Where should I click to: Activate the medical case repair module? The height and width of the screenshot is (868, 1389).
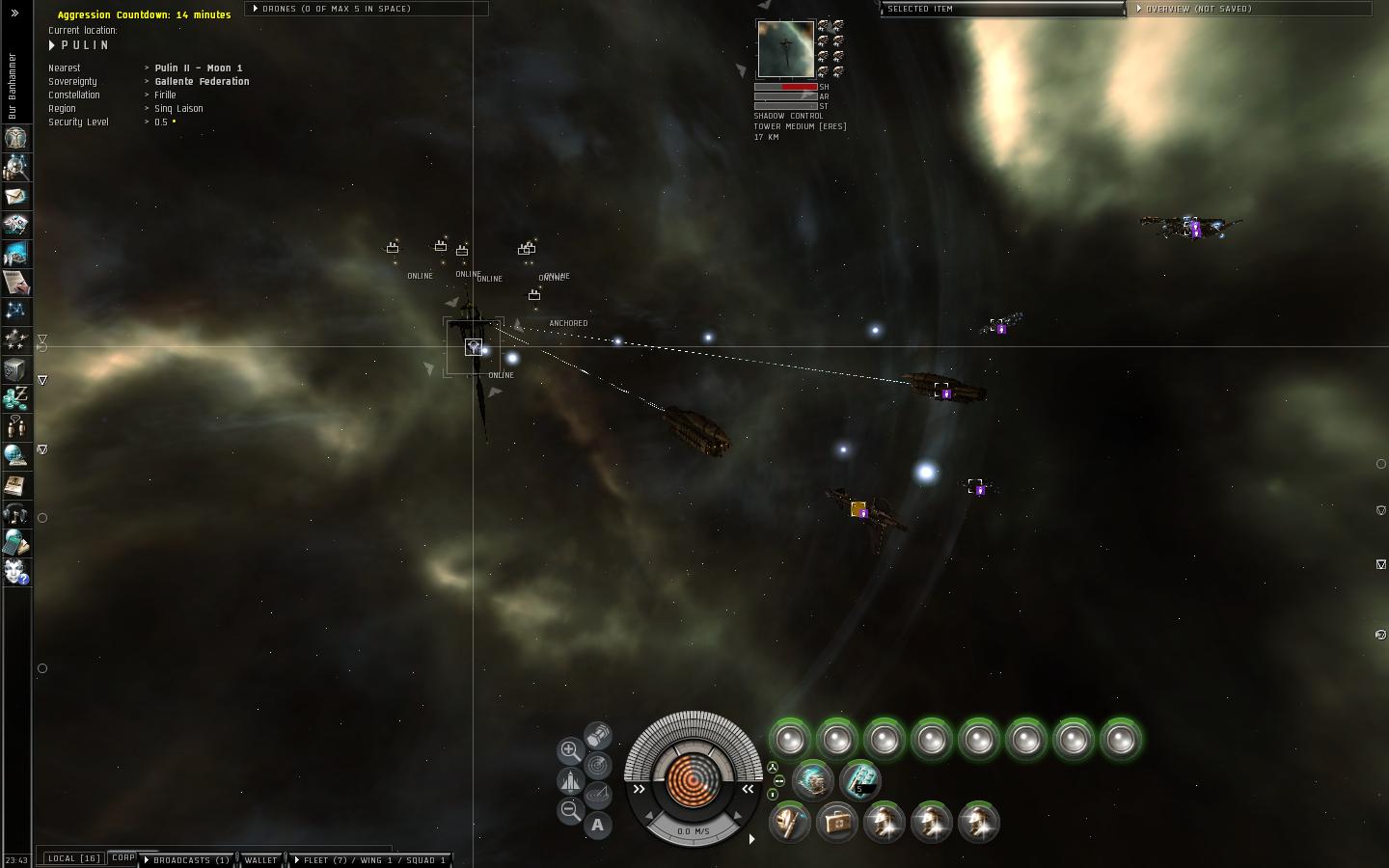coord(836,823)
